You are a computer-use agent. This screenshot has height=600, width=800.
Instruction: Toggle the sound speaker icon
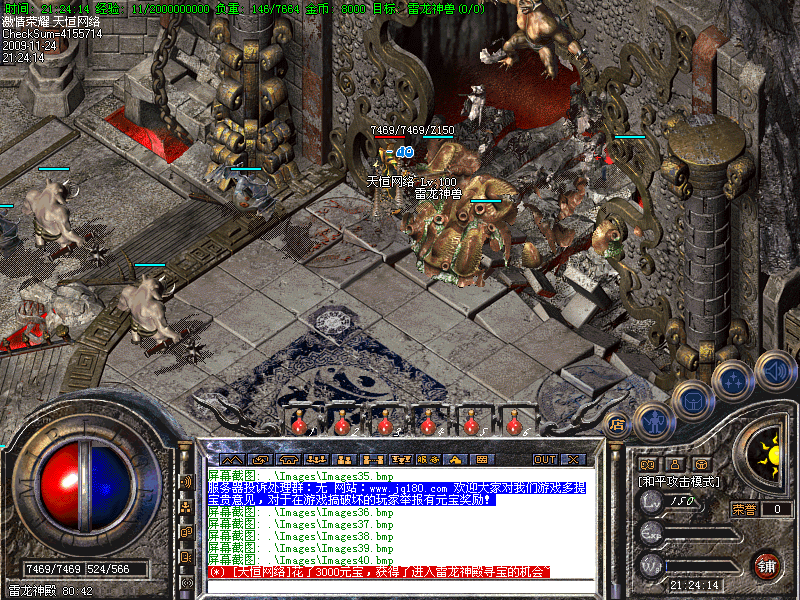click(774, 370)
